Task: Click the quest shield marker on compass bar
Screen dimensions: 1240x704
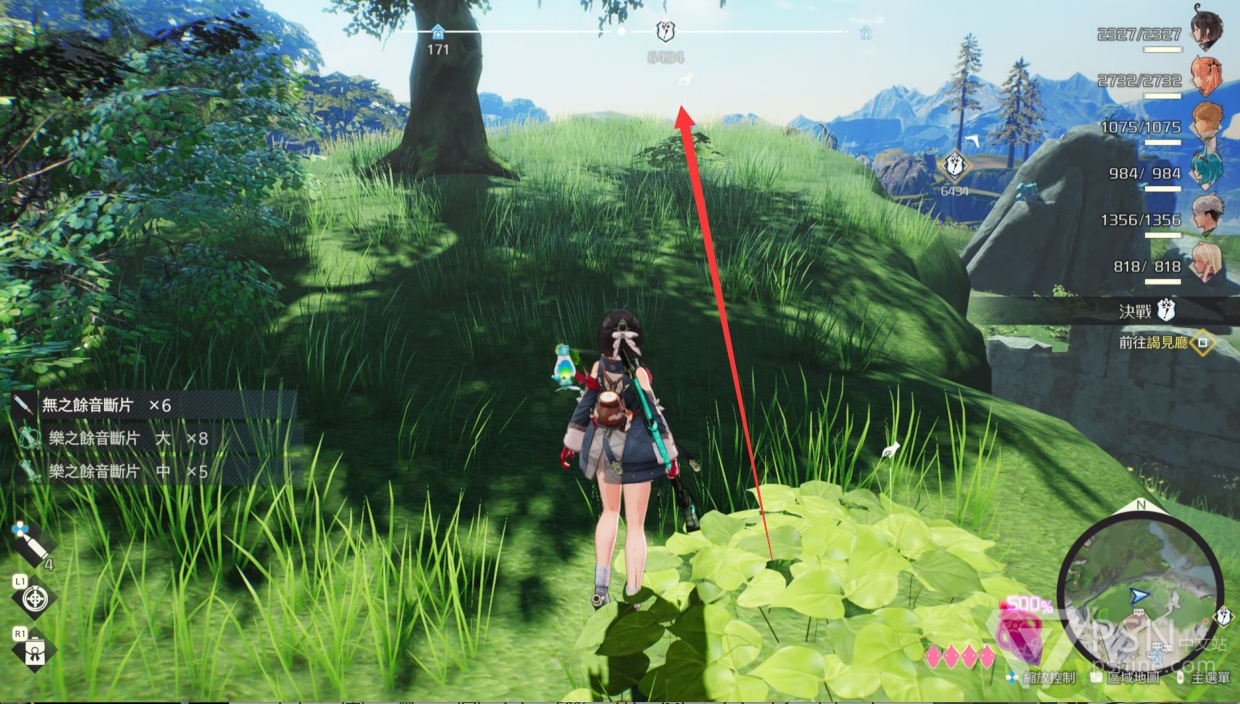Action: click(665, 32)
